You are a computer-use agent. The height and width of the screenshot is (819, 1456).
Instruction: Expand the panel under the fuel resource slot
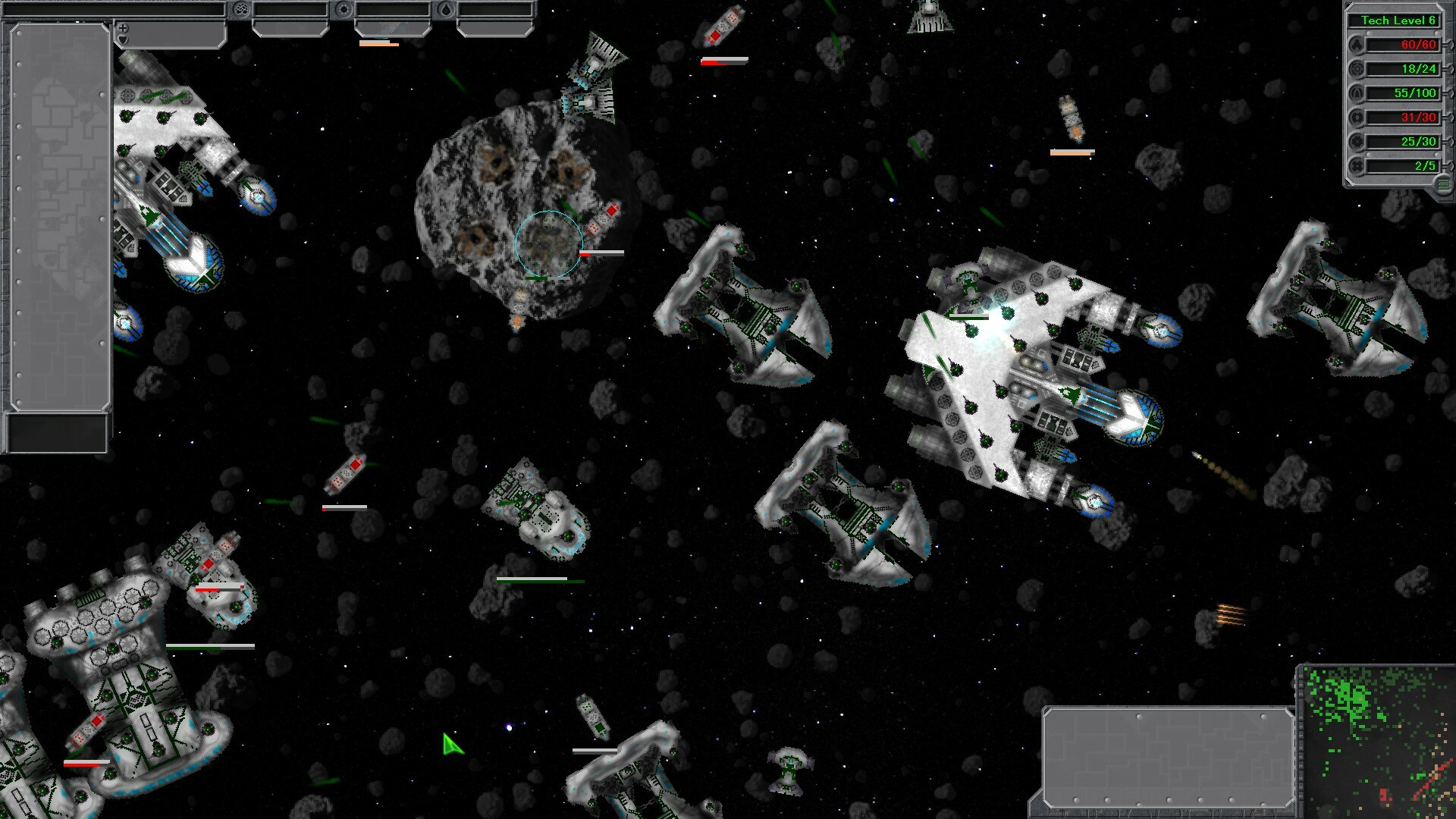pyautogui.click(x=493, y=29)
